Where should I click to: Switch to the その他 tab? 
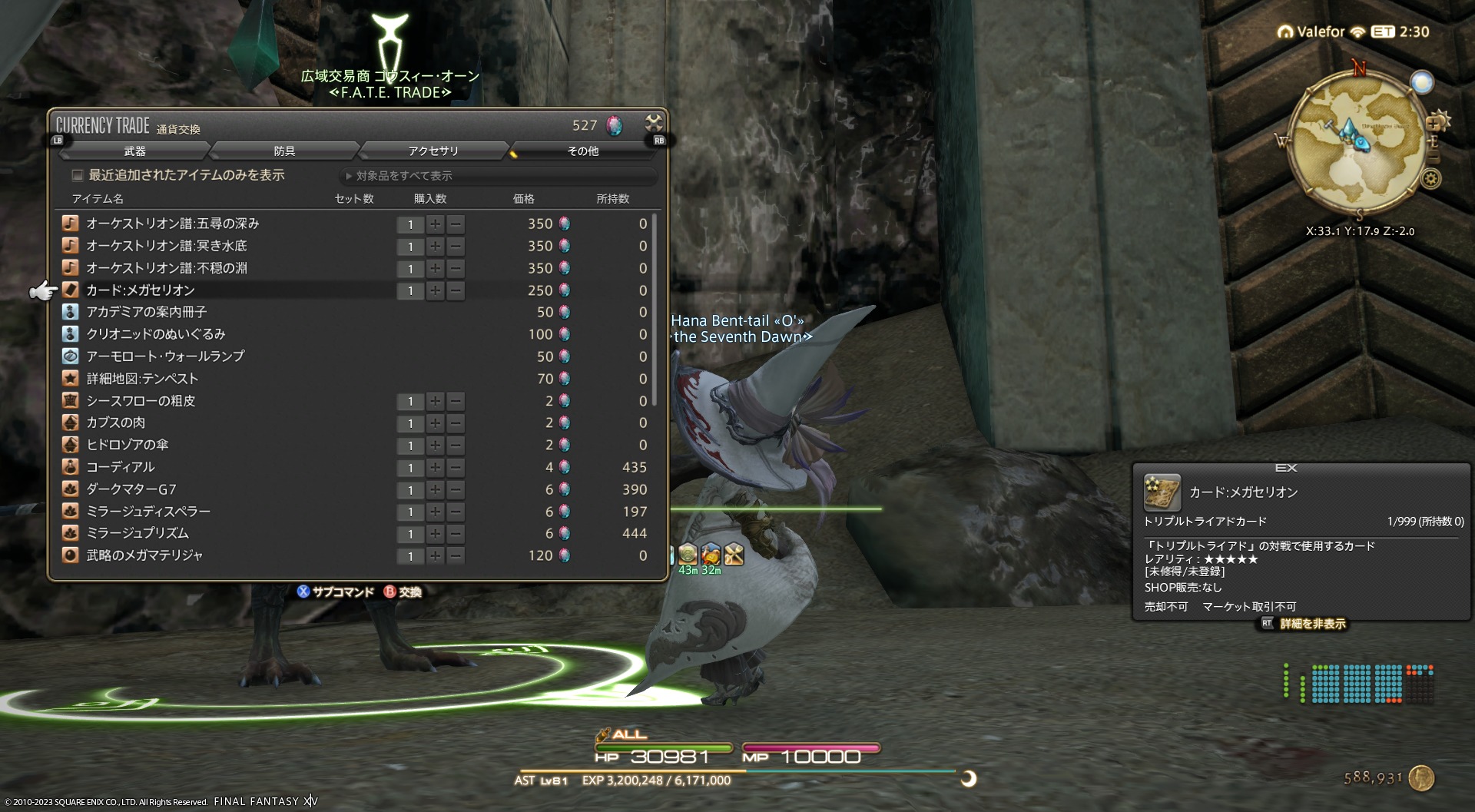[582, 151]
